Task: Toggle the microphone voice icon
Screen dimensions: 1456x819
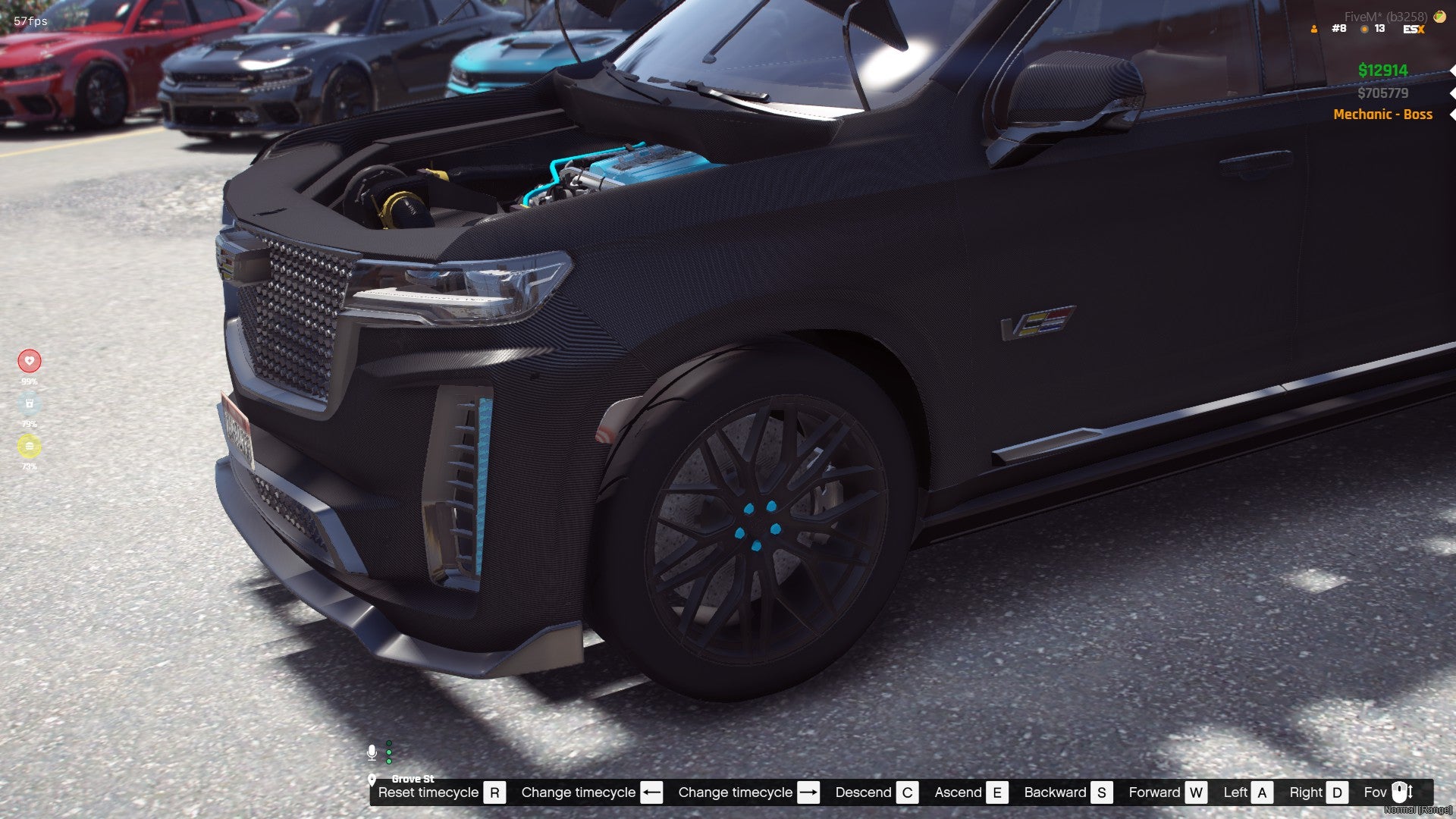Action: pos(372,752)
